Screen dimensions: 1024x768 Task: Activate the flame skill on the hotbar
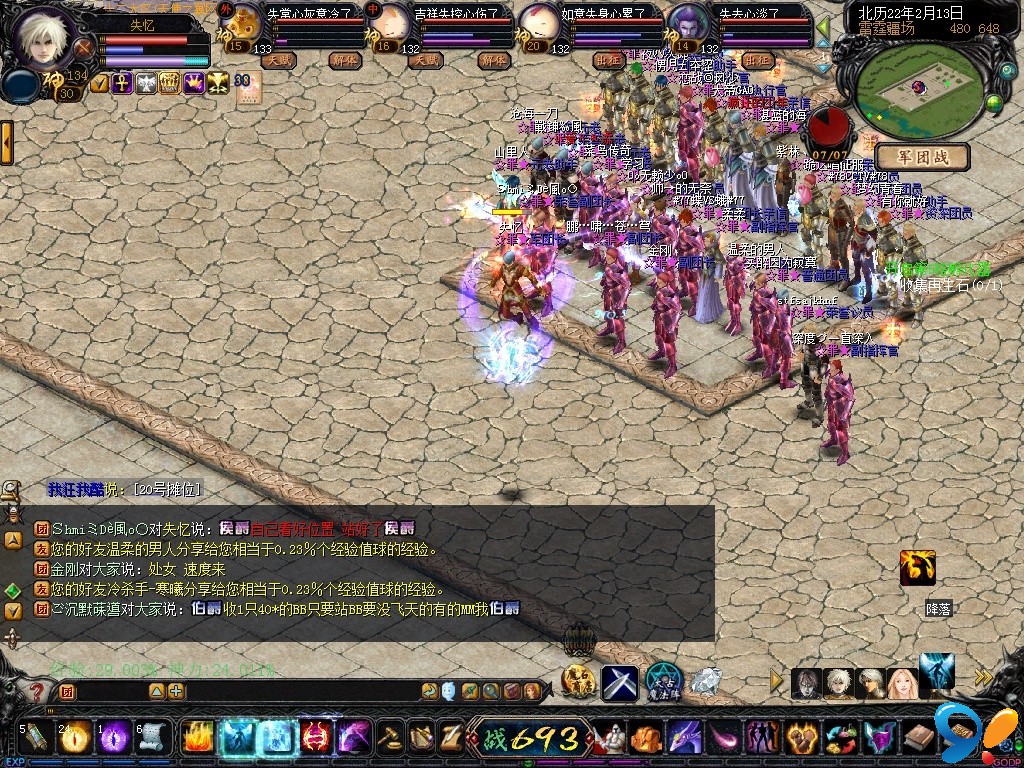point(196,737)
